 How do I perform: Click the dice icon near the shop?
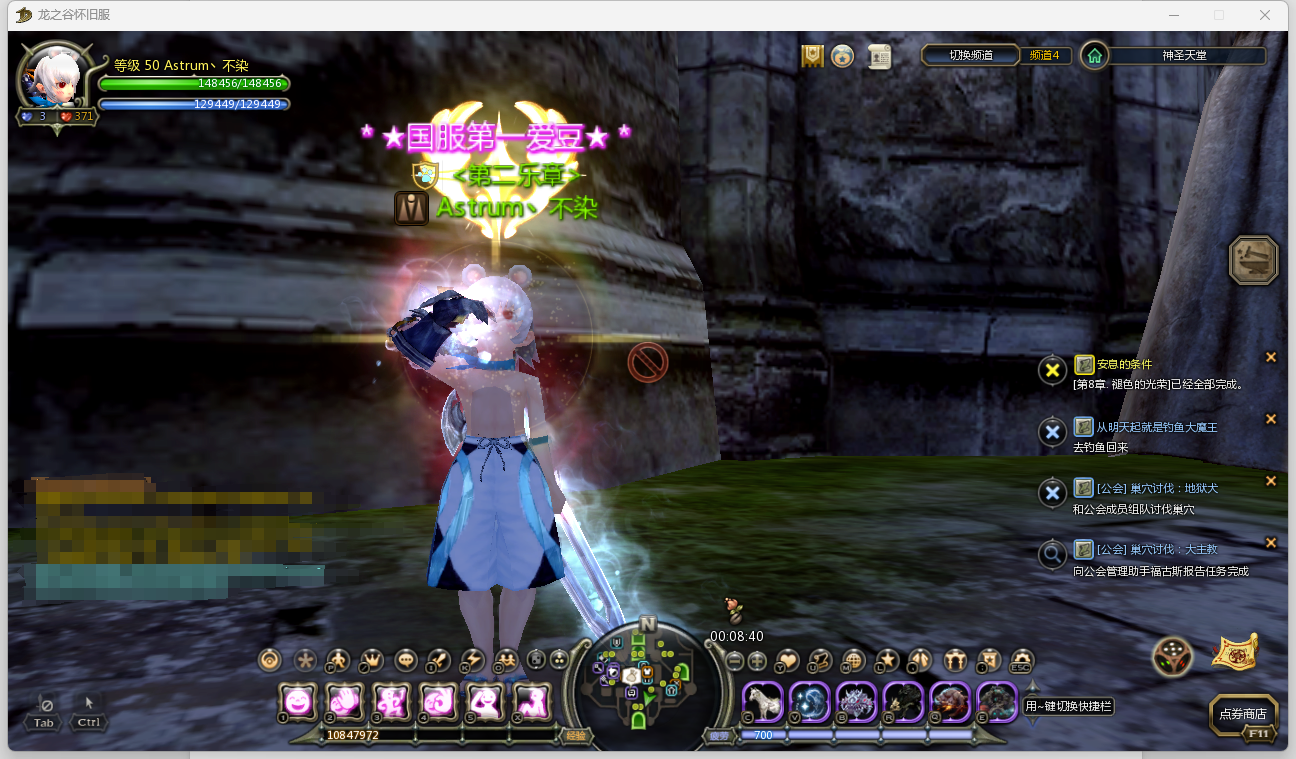click(x=1171, y=656)
